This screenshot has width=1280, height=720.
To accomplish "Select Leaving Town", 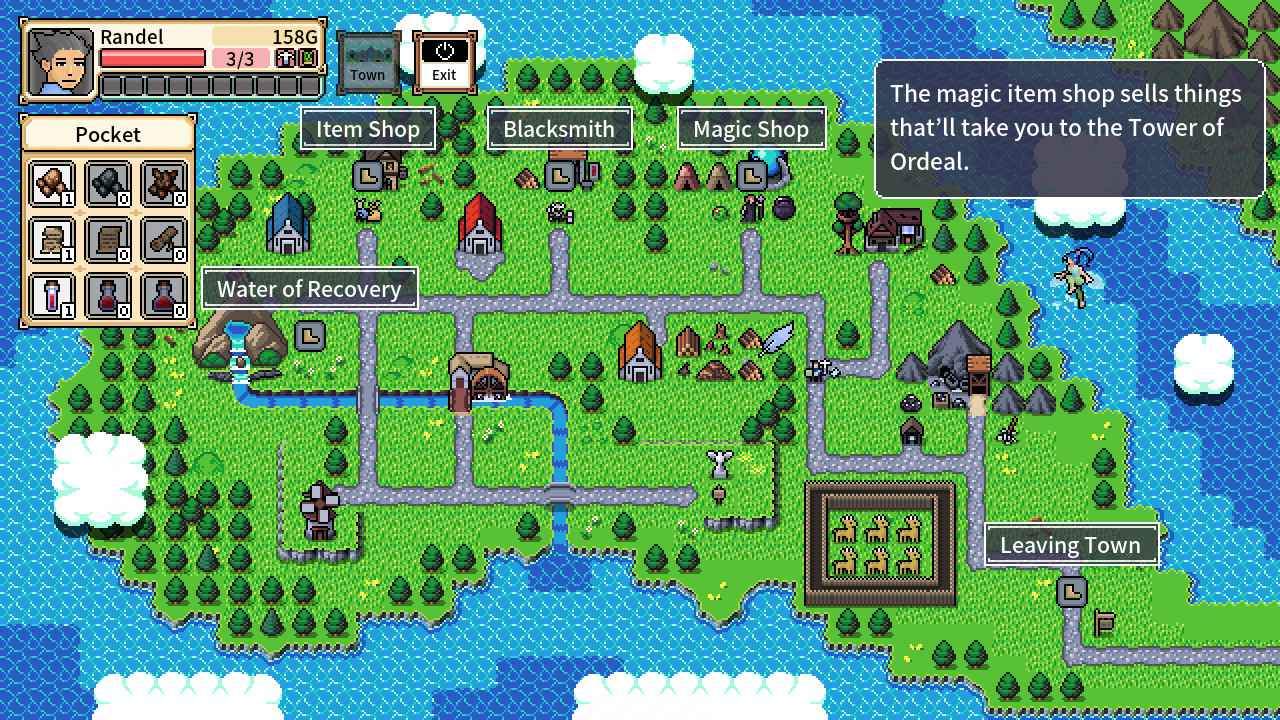I will pos(1070,545).
